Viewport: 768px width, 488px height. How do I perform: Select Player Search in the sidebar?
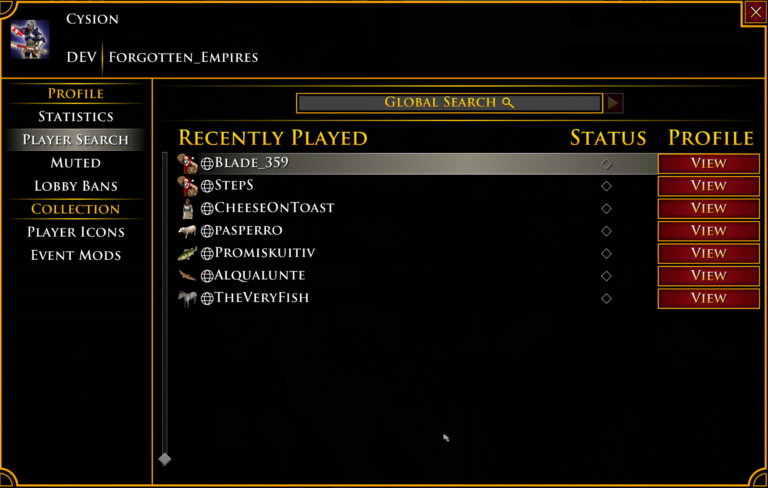tap(76, 140)
